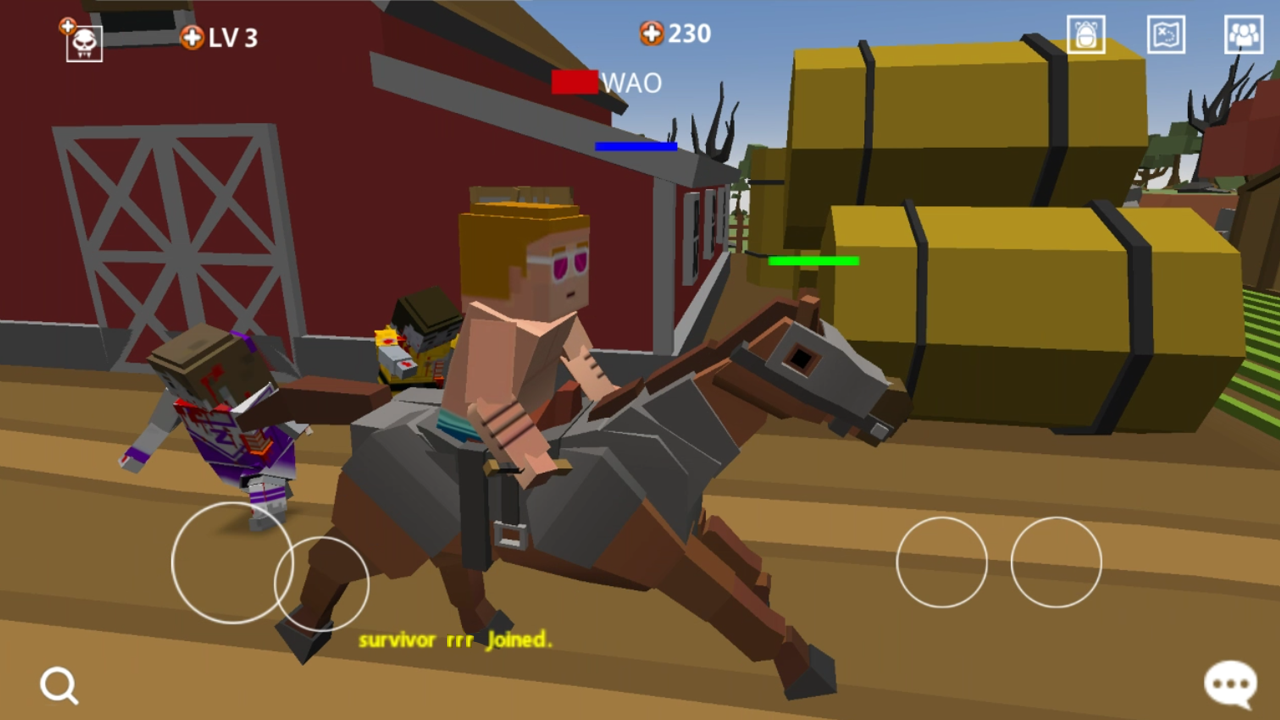The image size is (1280, 720).
Task: Open the backpack inventory icon
Action: pos(1085,34)
